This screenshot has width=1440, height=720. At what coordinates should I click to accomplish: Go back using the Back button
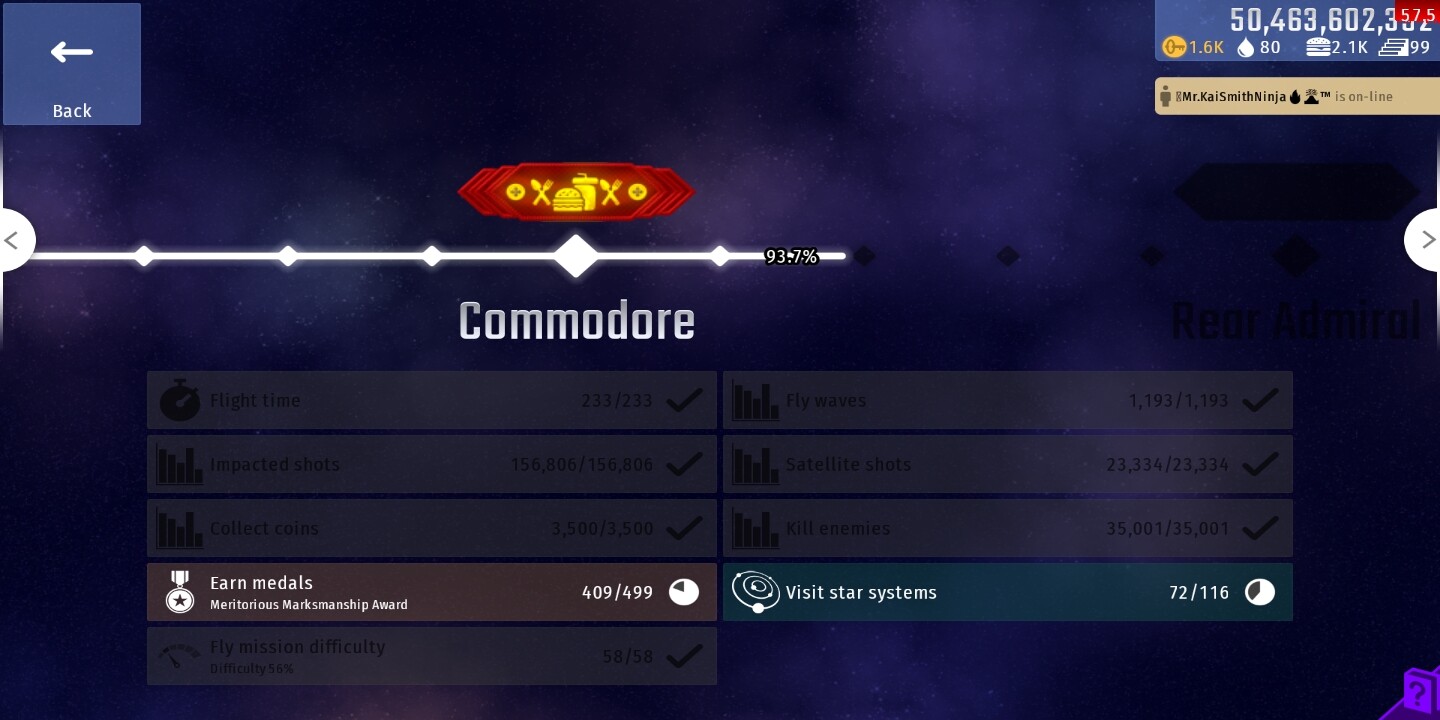pyautogui.click(x=72, y=64)
